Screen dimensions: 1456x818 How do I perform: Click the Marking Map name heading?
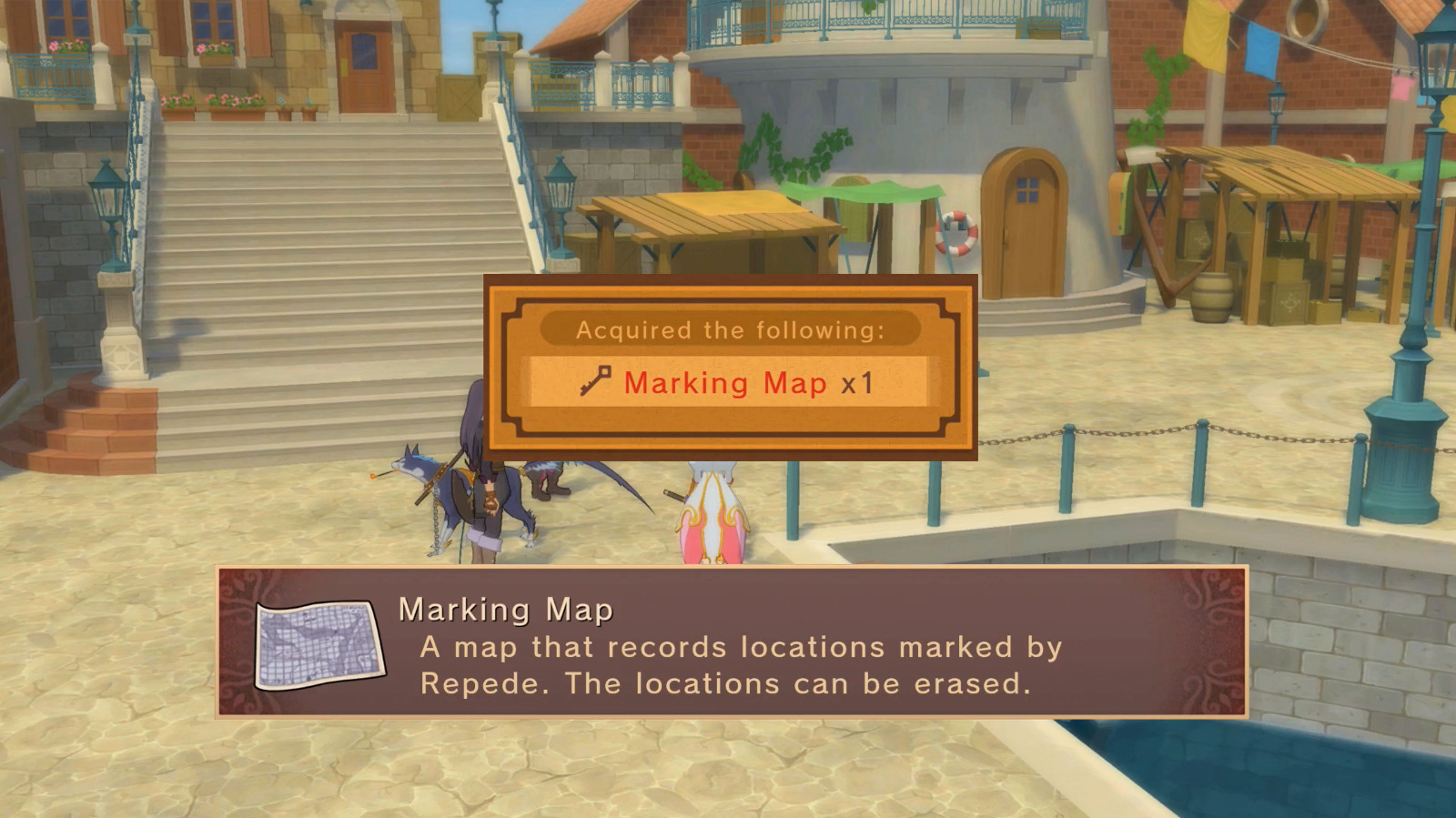tap(505, 610)
